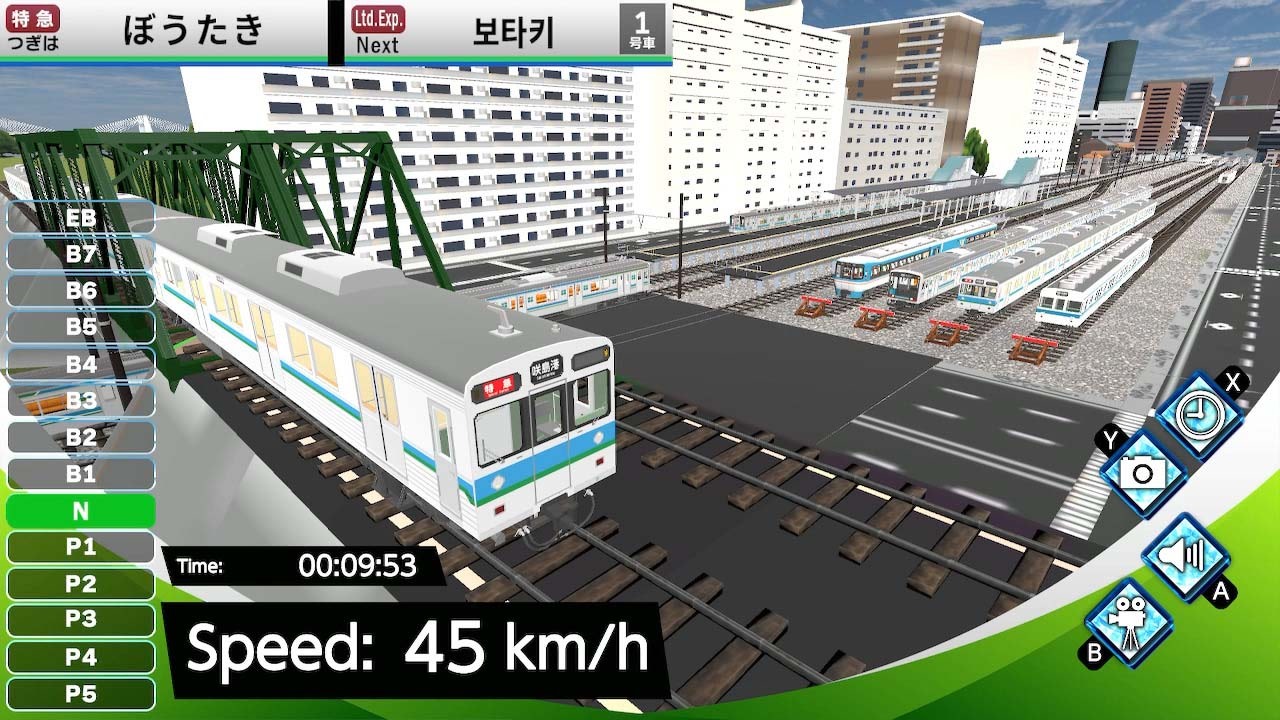Apply brake notch B1
Image resolution: width=1280 pixels, height=720 pixels.
tap(78, 475)
